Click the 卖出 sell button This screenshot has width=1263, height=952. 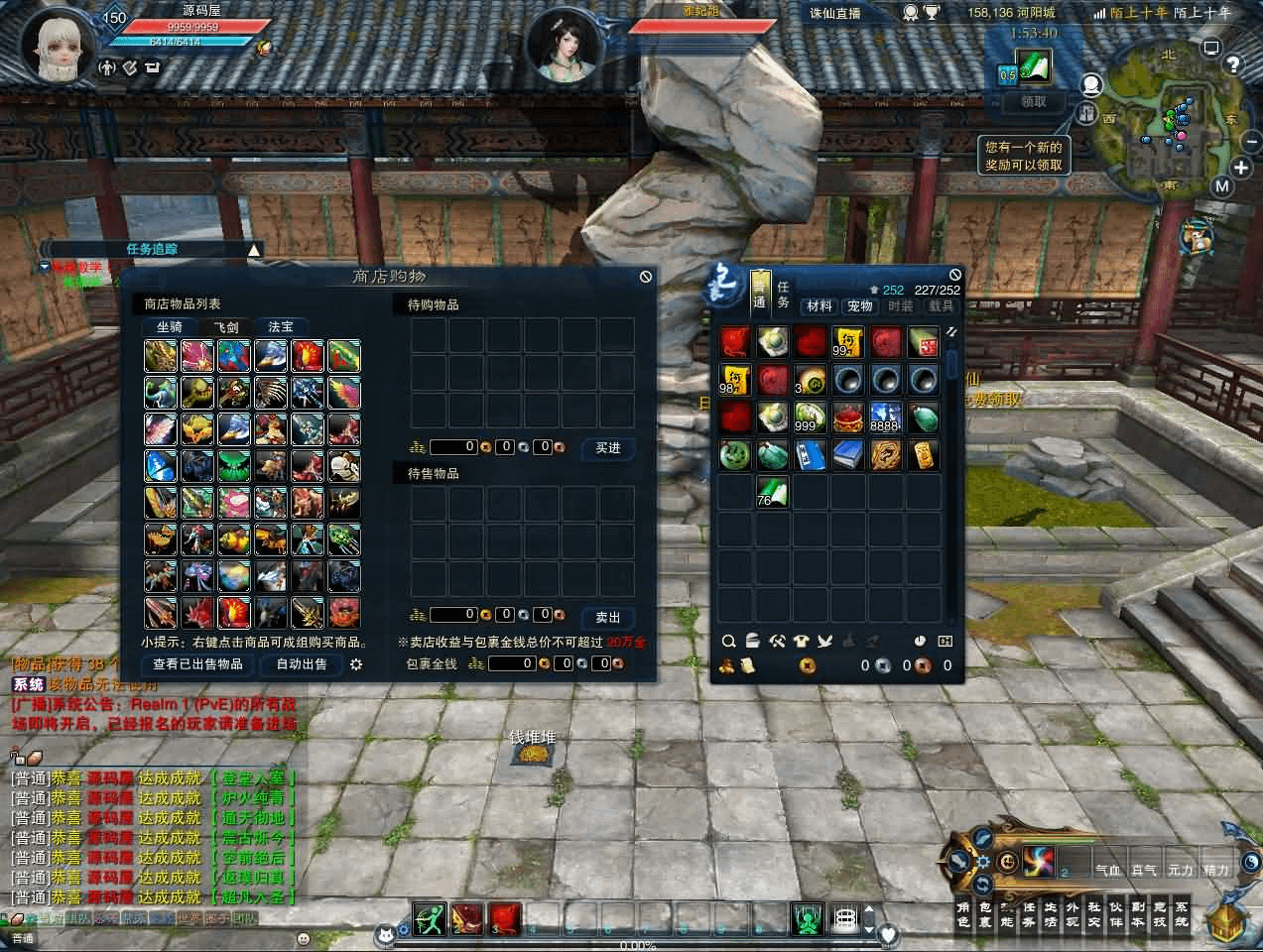pos(607,617)
